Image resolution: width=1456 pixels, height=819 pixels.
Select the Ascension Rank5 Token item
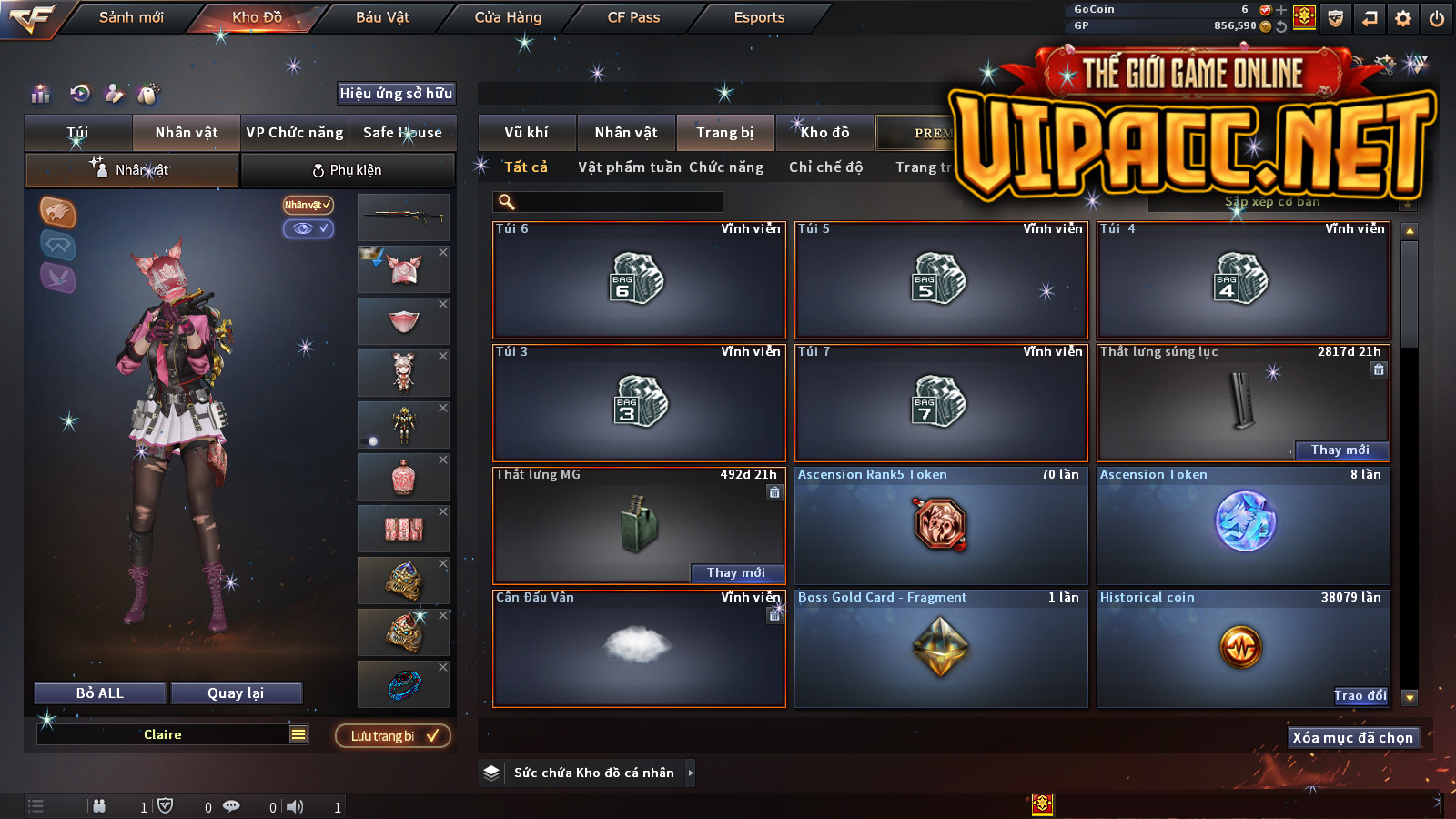941,526
